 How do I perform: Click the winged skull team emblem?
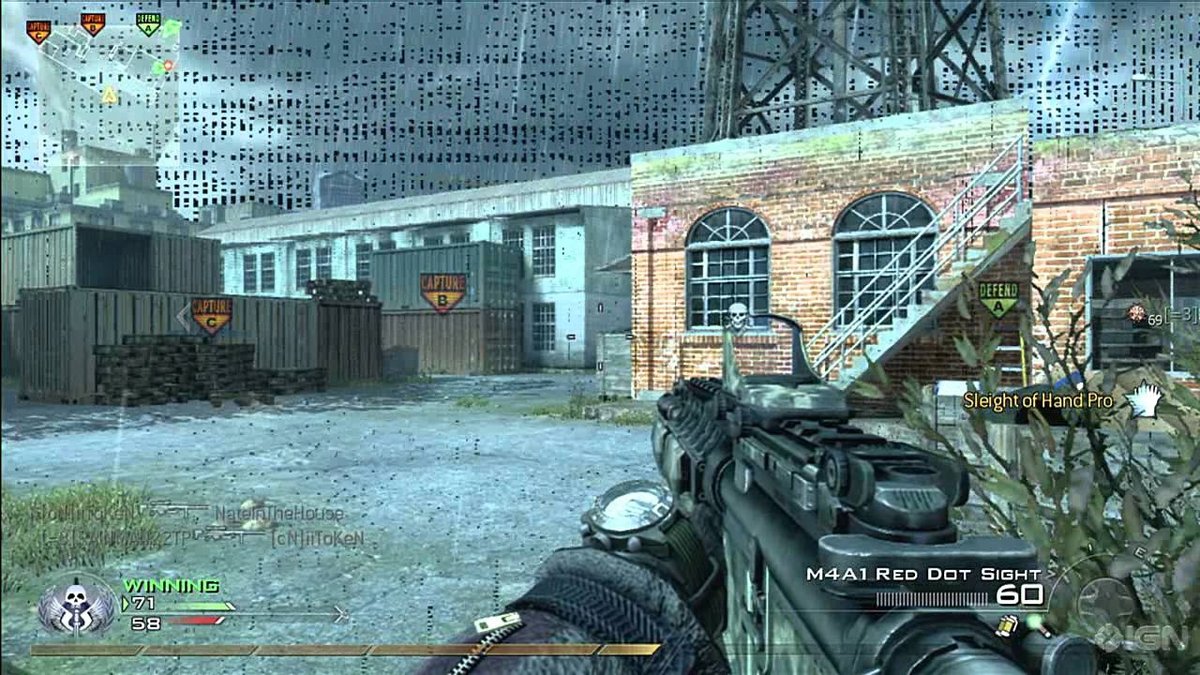click(x=76, y=603)
